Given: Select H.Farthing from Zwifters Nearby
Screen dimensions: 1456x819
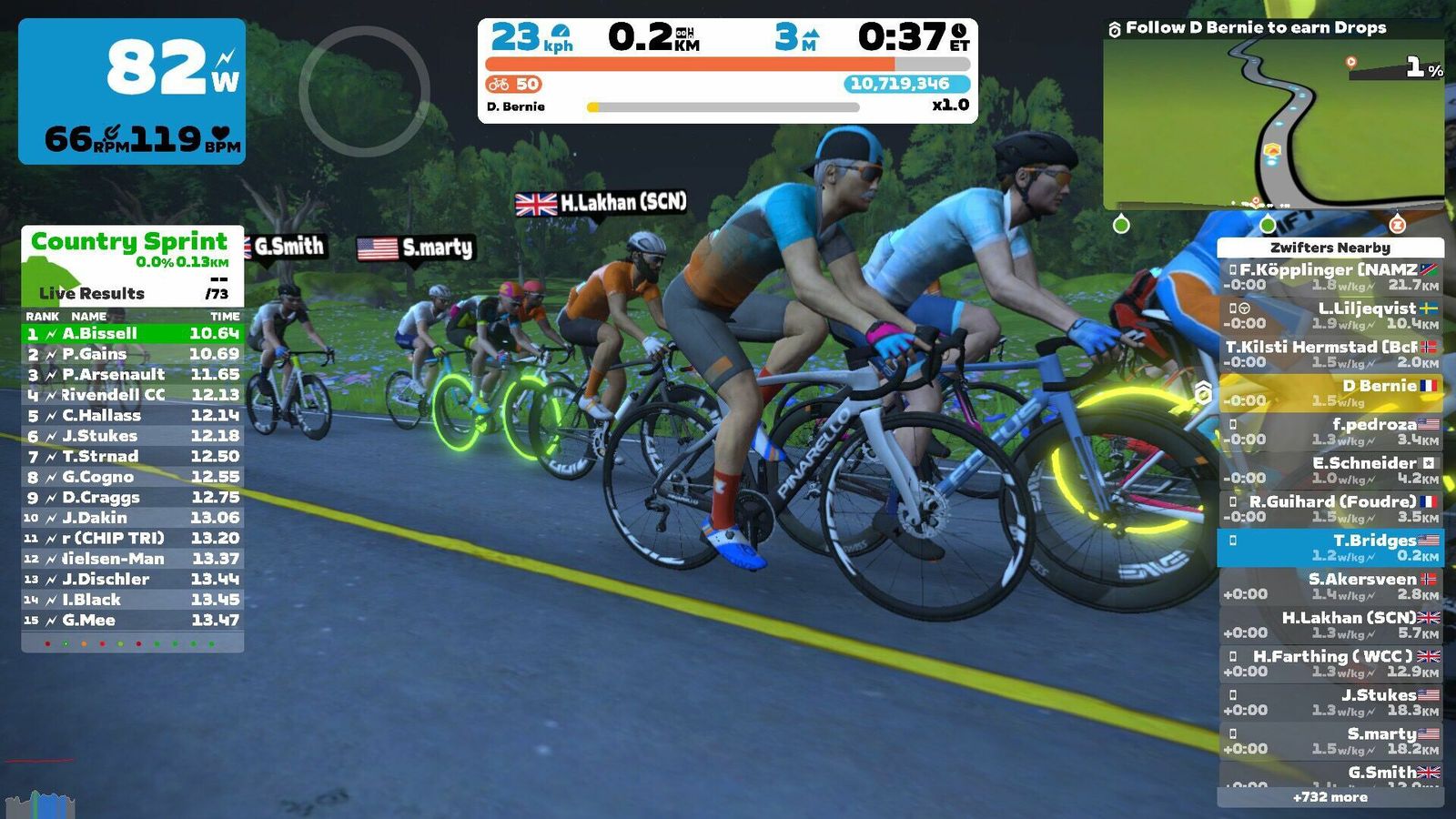Looking at the screenshot, I should point(1330,663).
